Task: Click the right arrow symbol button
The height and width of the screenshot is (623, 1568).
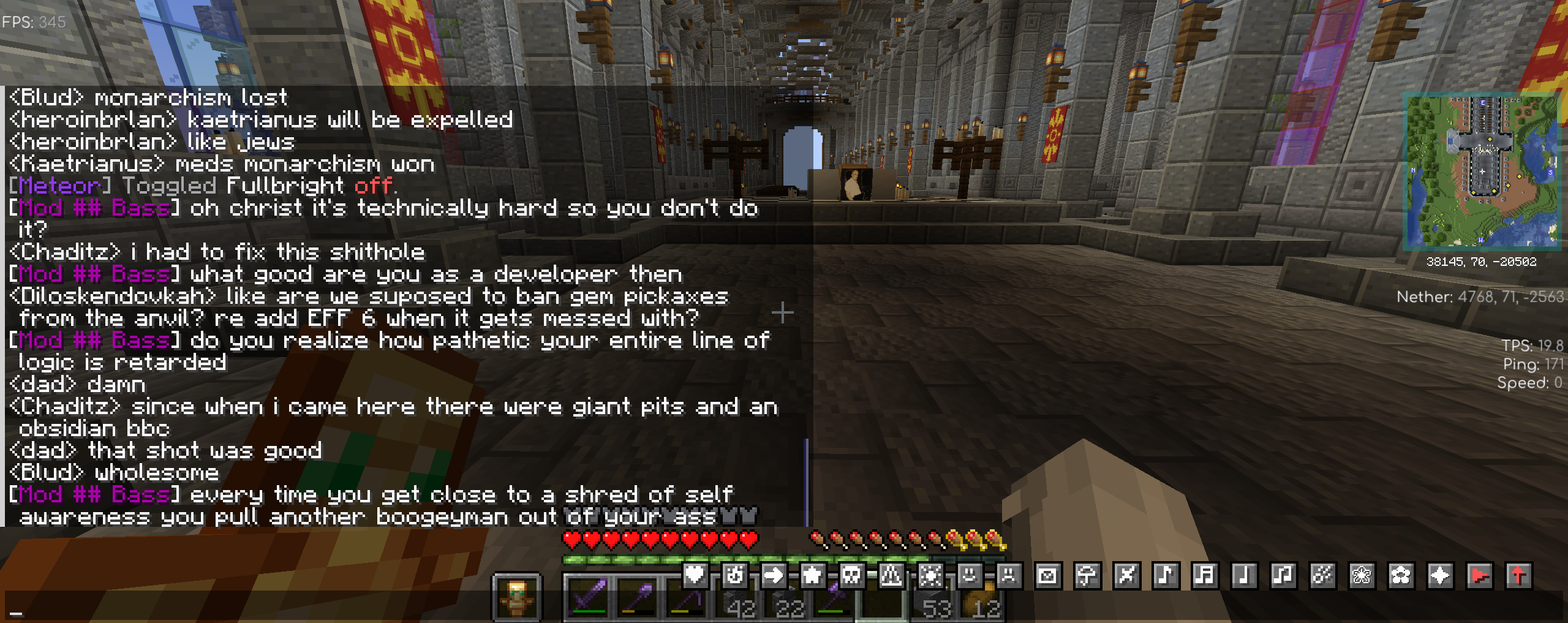Action: (x=774, y=575)
